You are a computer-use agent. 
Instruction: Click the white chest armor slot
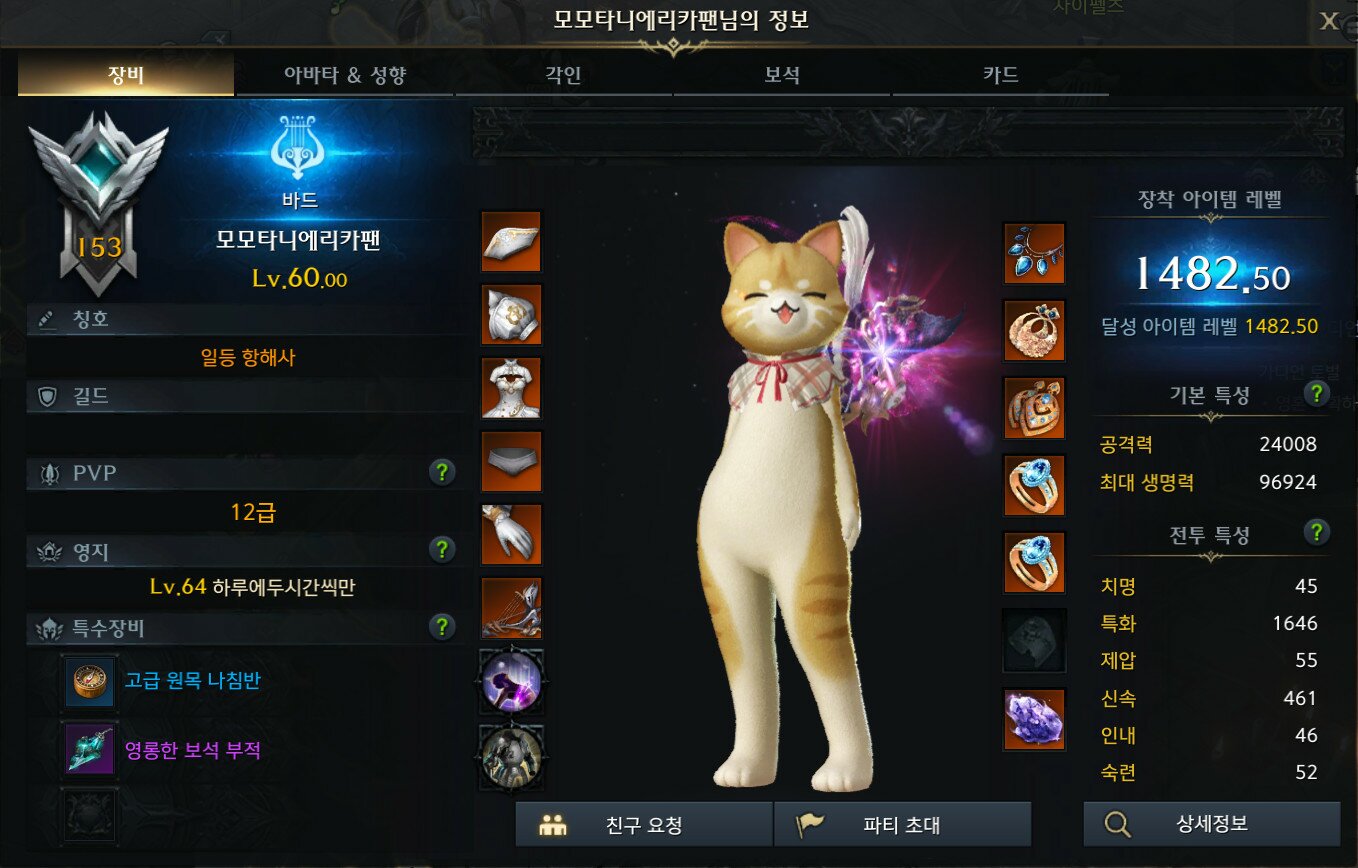coord(511,389)
